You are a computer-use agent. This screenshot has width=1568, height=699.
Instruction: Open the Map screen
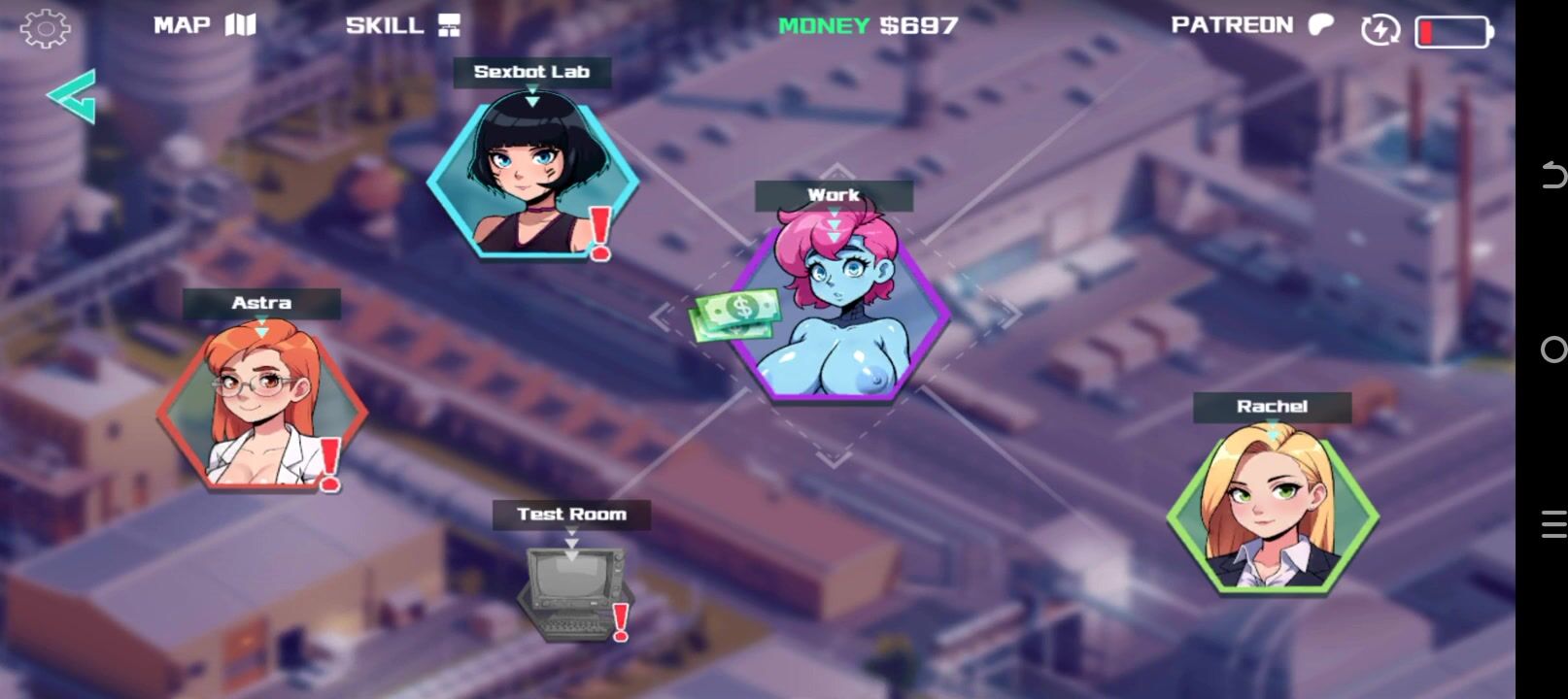(204, 25)
